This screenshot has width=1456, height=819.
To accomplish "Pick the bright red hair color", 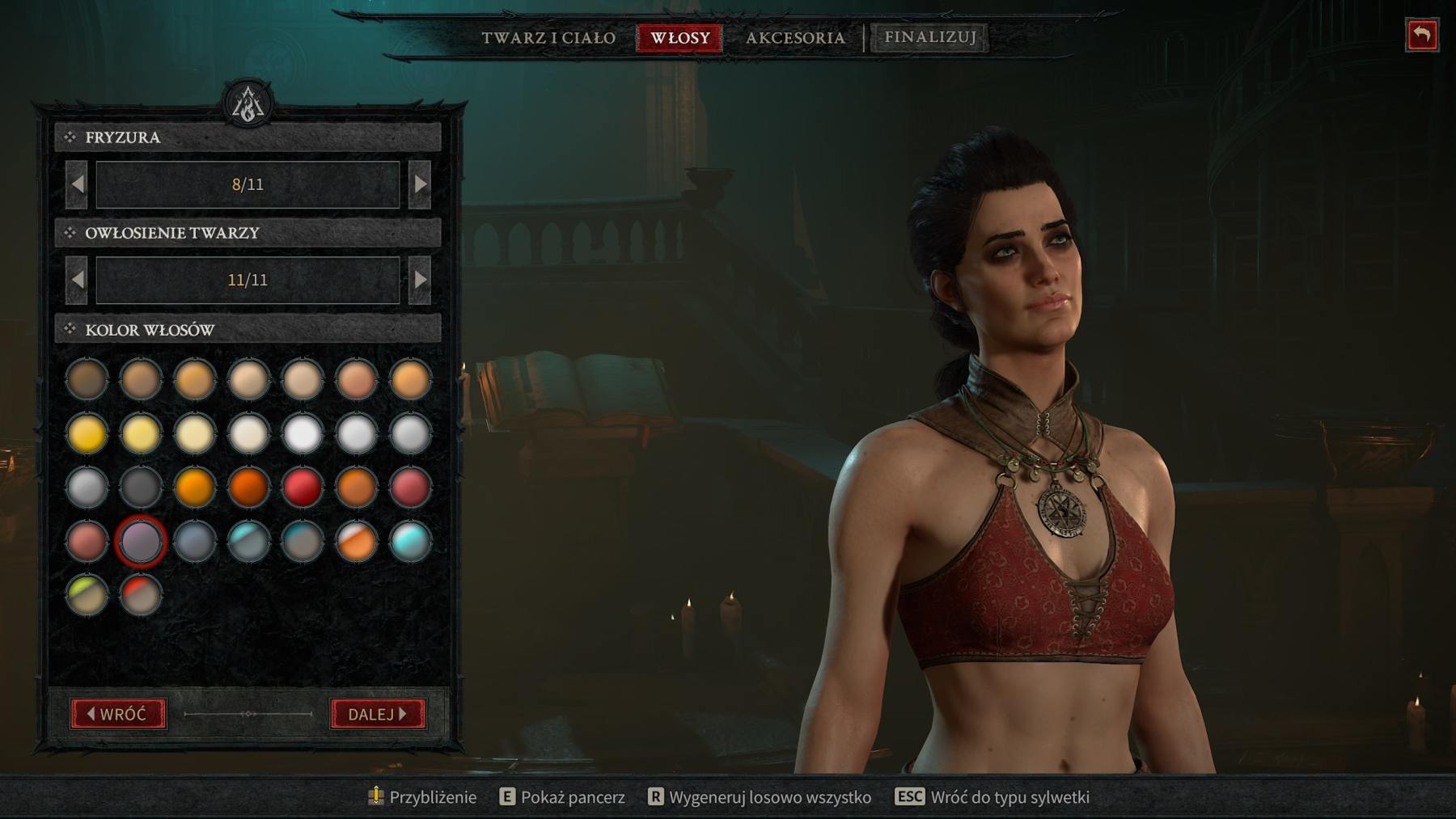I will coord(302,488).
